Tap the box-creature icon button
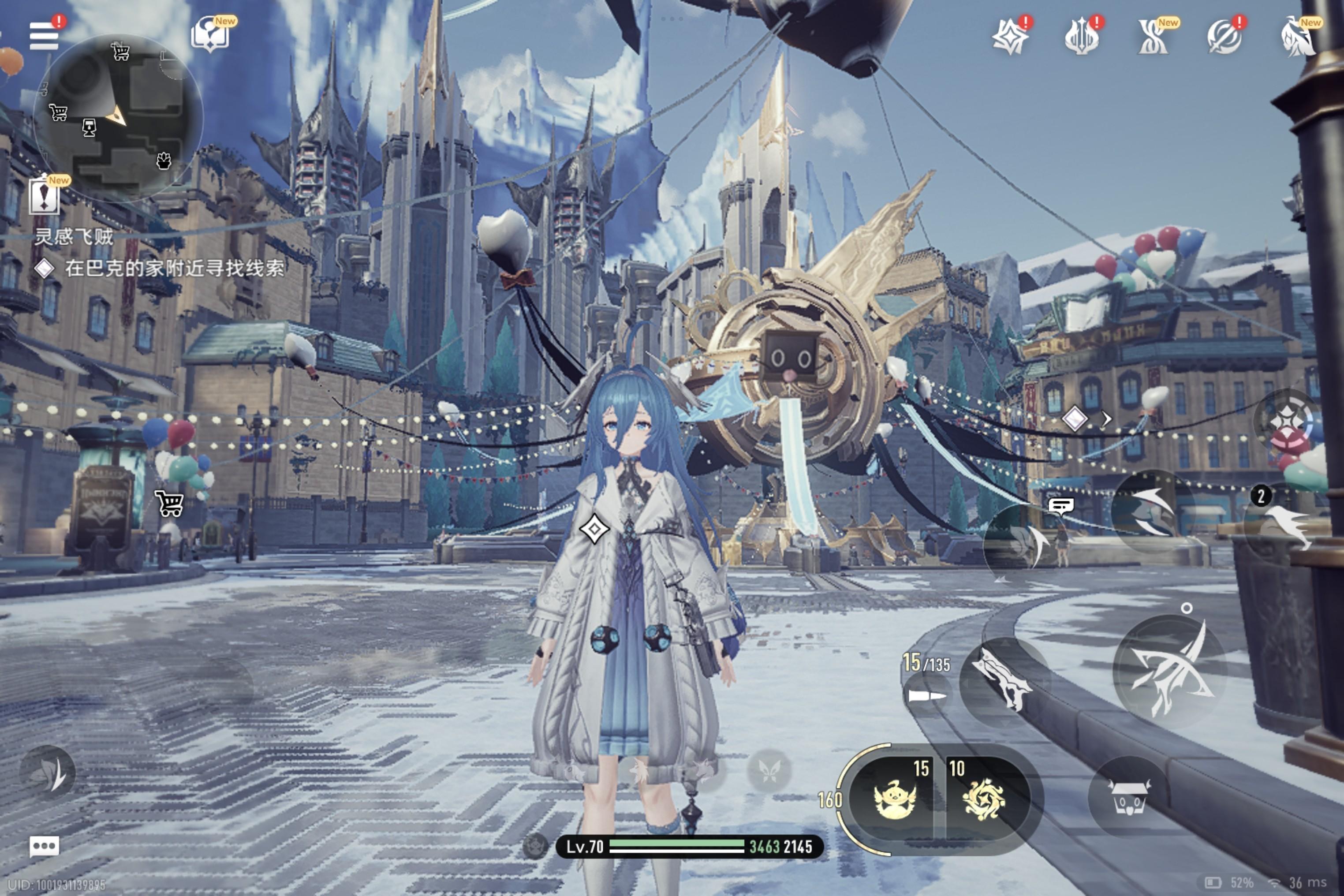1344x896 pixels. (x=1128, y=797)
